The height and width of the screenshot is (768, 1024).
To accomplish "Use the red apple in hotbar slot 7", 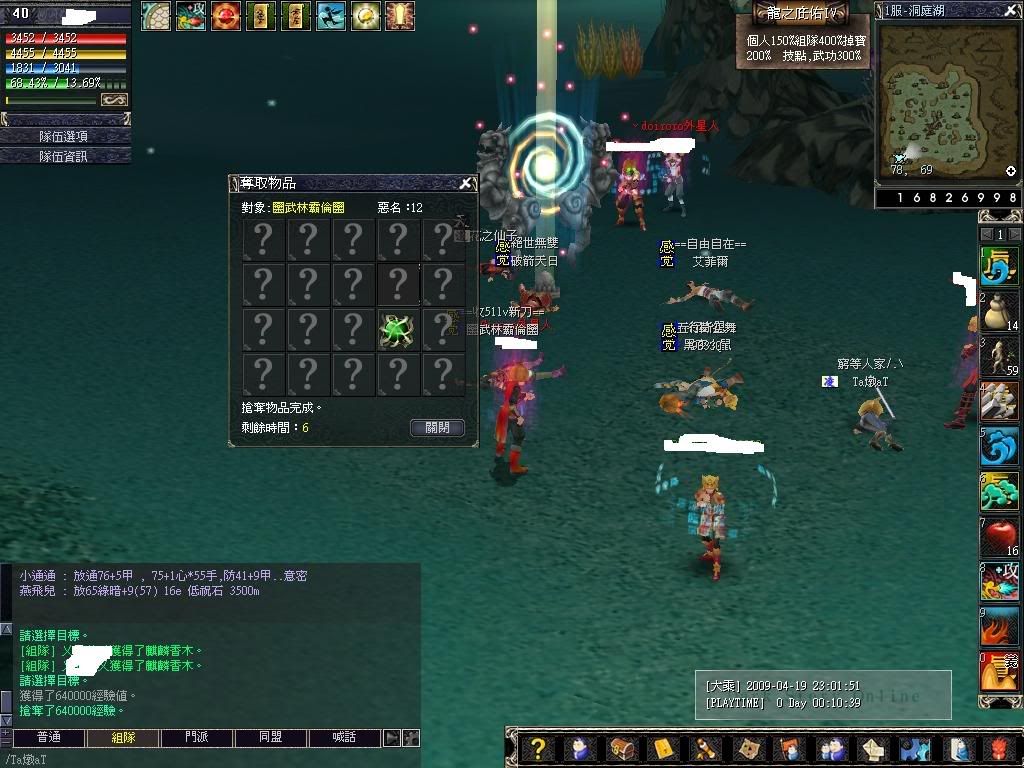I will click(999, 537).
